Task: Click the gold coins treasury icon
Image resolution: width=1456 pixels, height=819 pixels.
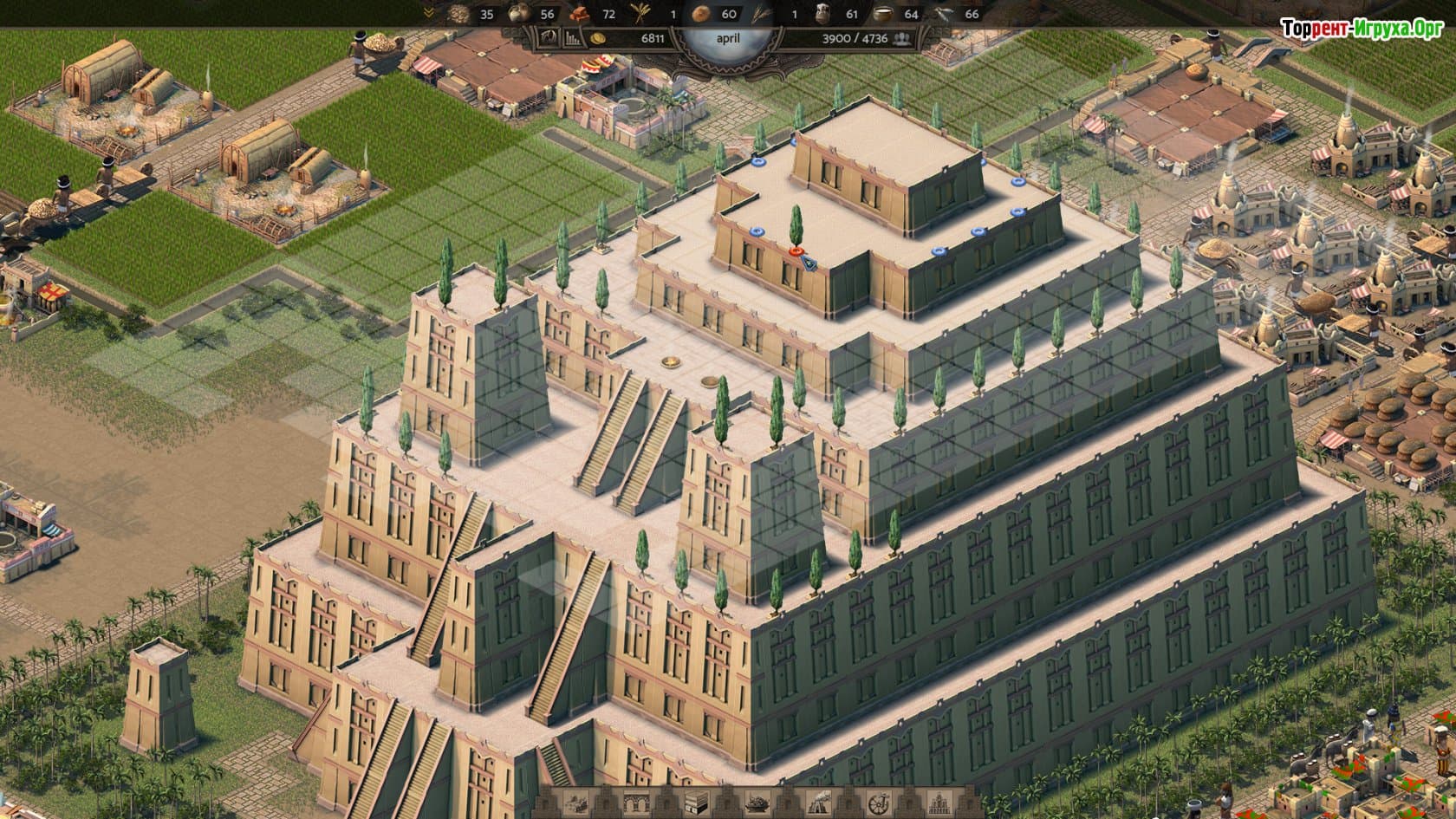Action: click(598, 38)
